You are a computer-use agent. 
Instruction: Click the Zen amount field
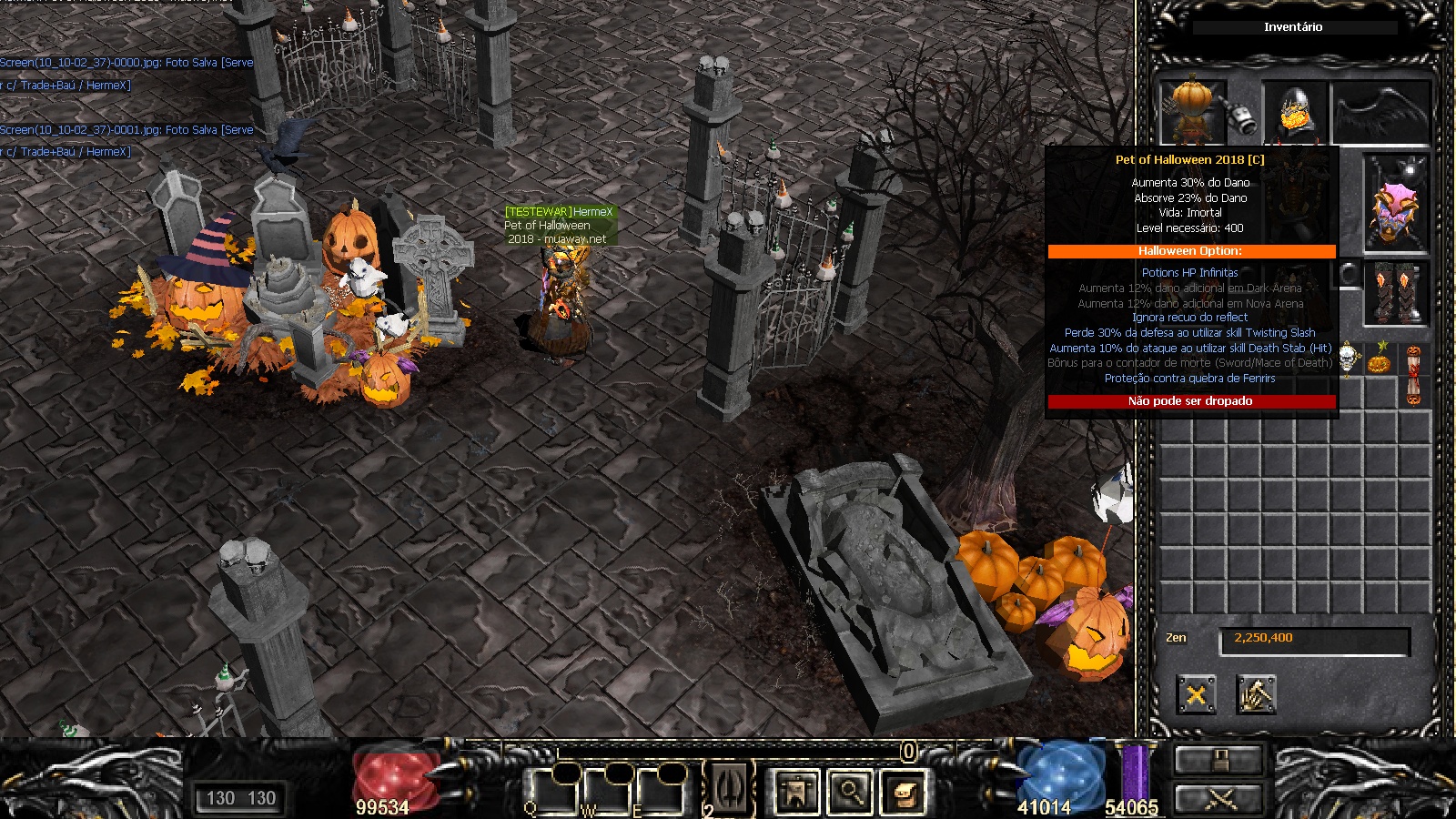[1314, 639]
